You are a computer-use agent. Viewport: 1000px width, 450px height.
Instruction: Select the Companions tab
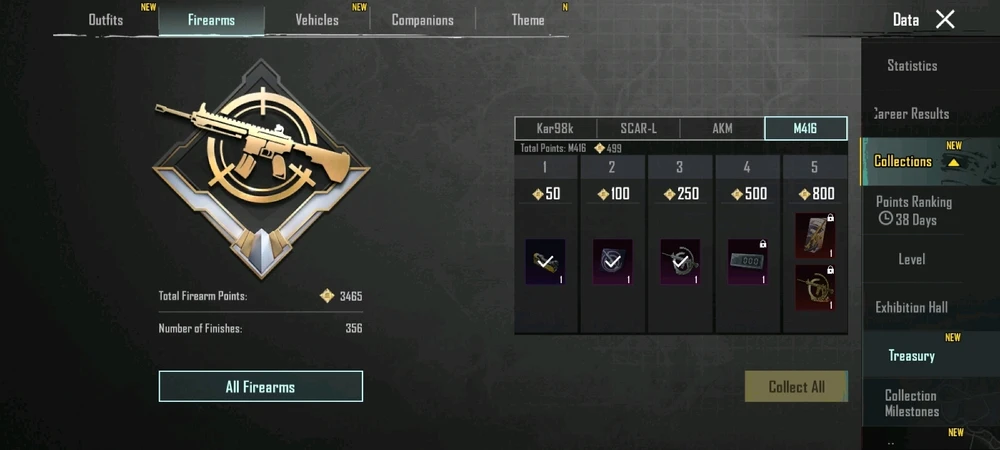(422, 20)
